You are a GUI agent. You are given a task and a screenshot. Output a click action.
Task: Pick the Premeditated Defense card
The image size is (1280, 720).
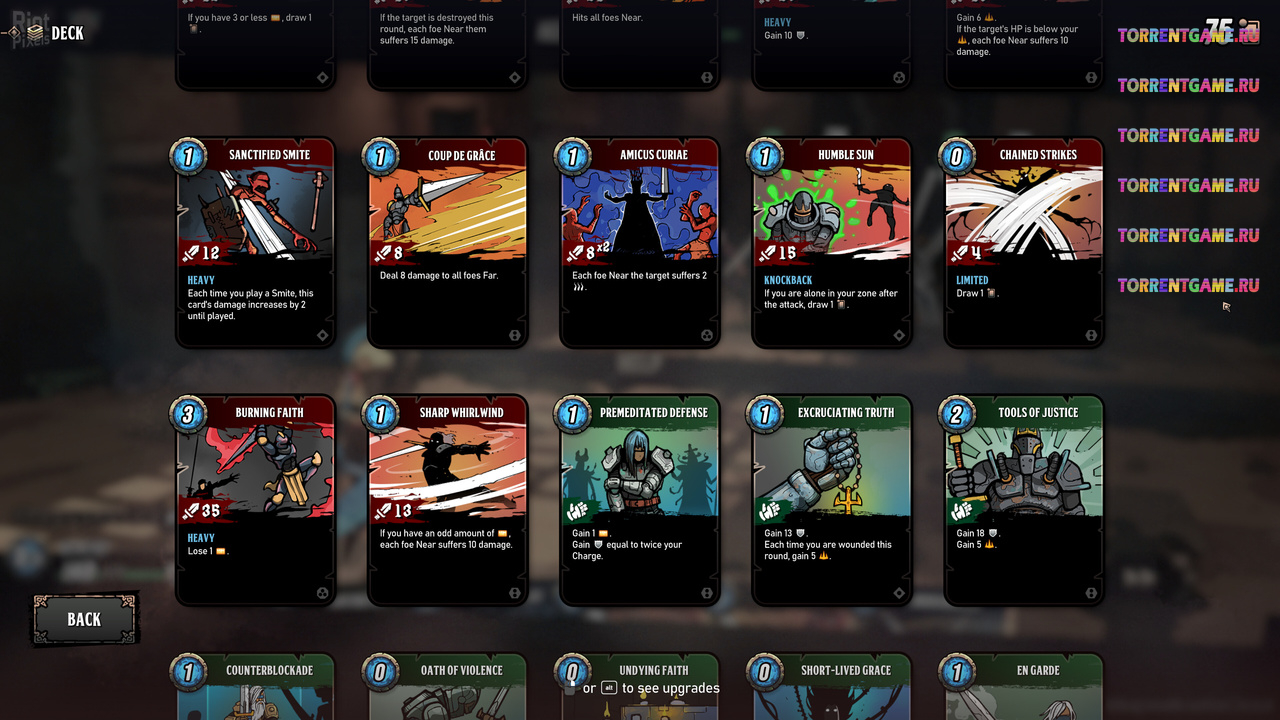click(x=640, y=500)
